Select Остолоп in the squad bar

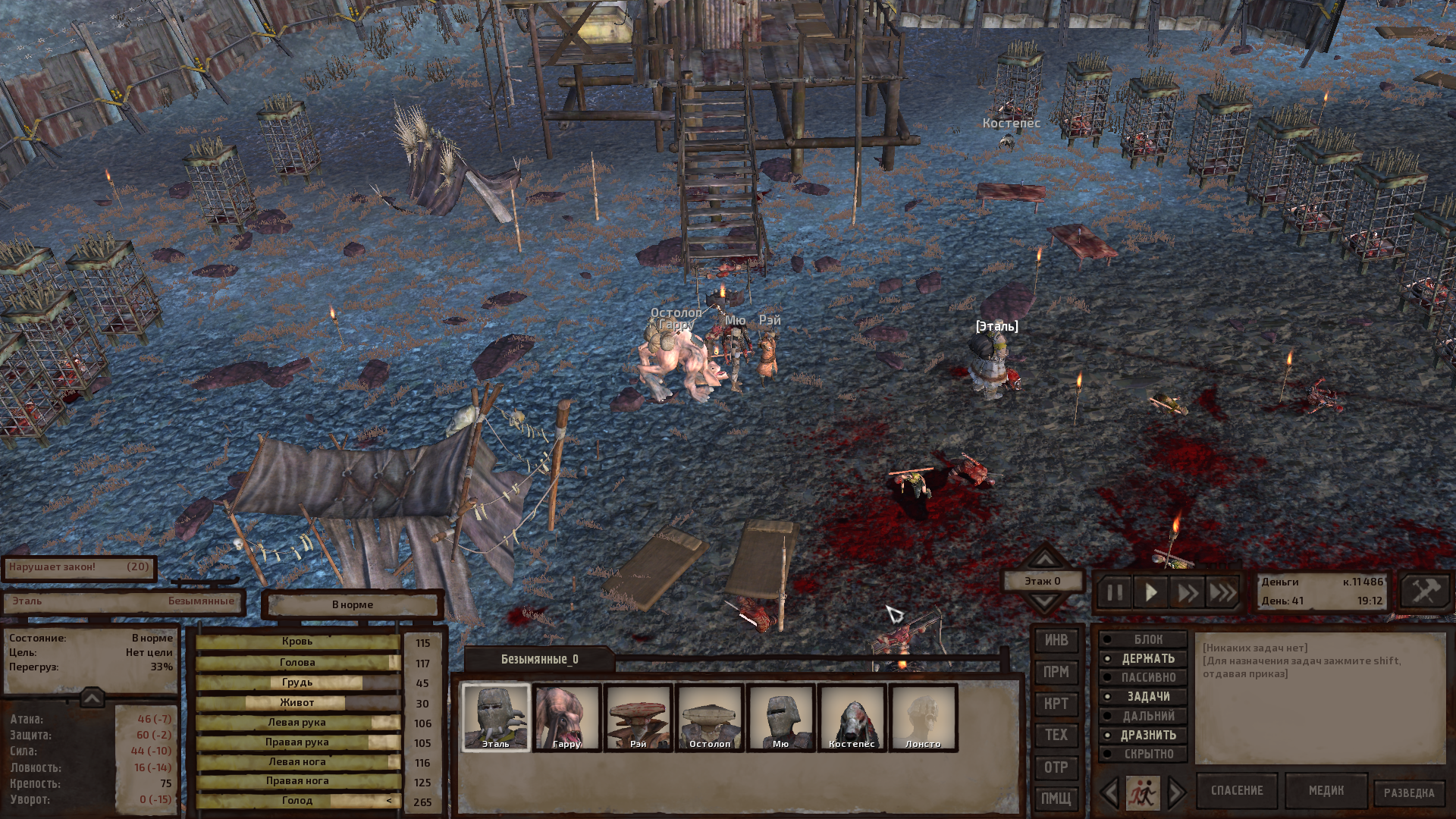coord(709,717)
